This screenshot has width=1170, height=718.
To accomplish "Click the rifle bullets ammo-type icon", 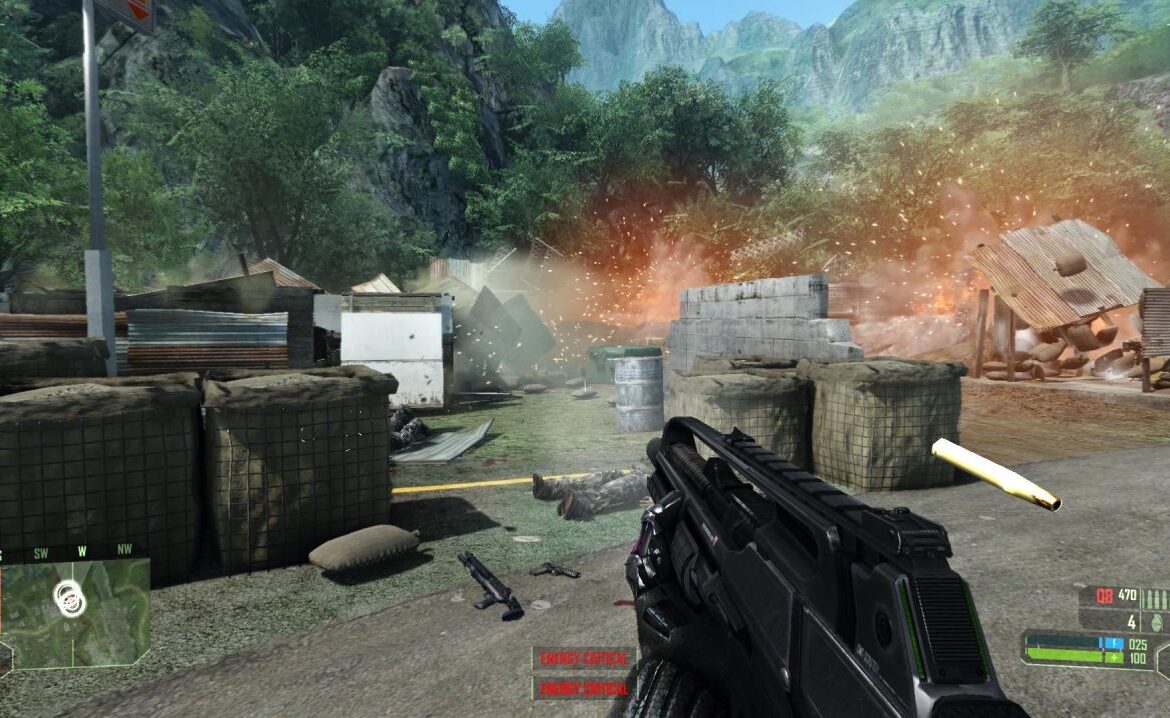I will click(x=1155, y=600).
